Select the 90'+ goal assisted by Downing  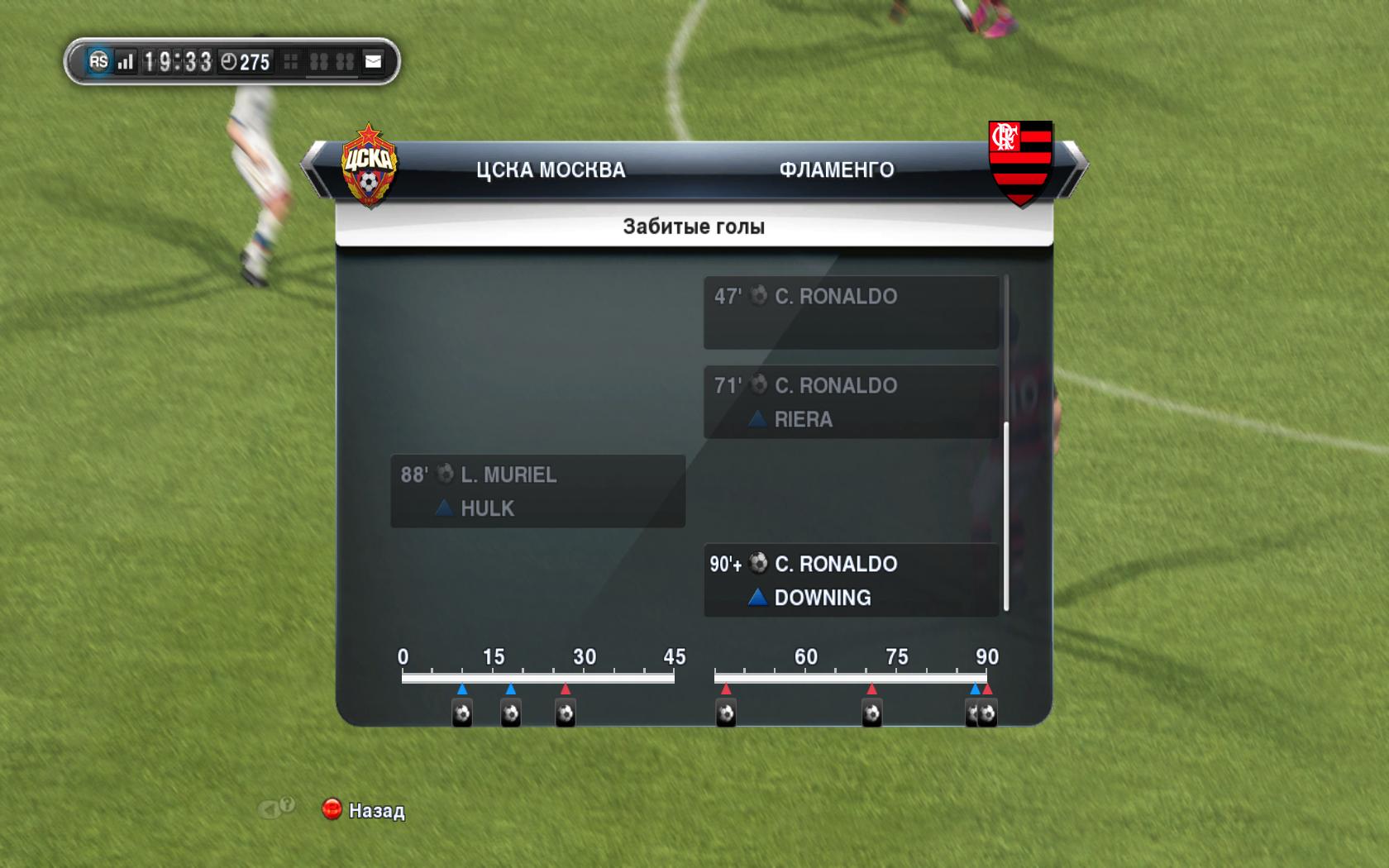click(x=851, y=580)
